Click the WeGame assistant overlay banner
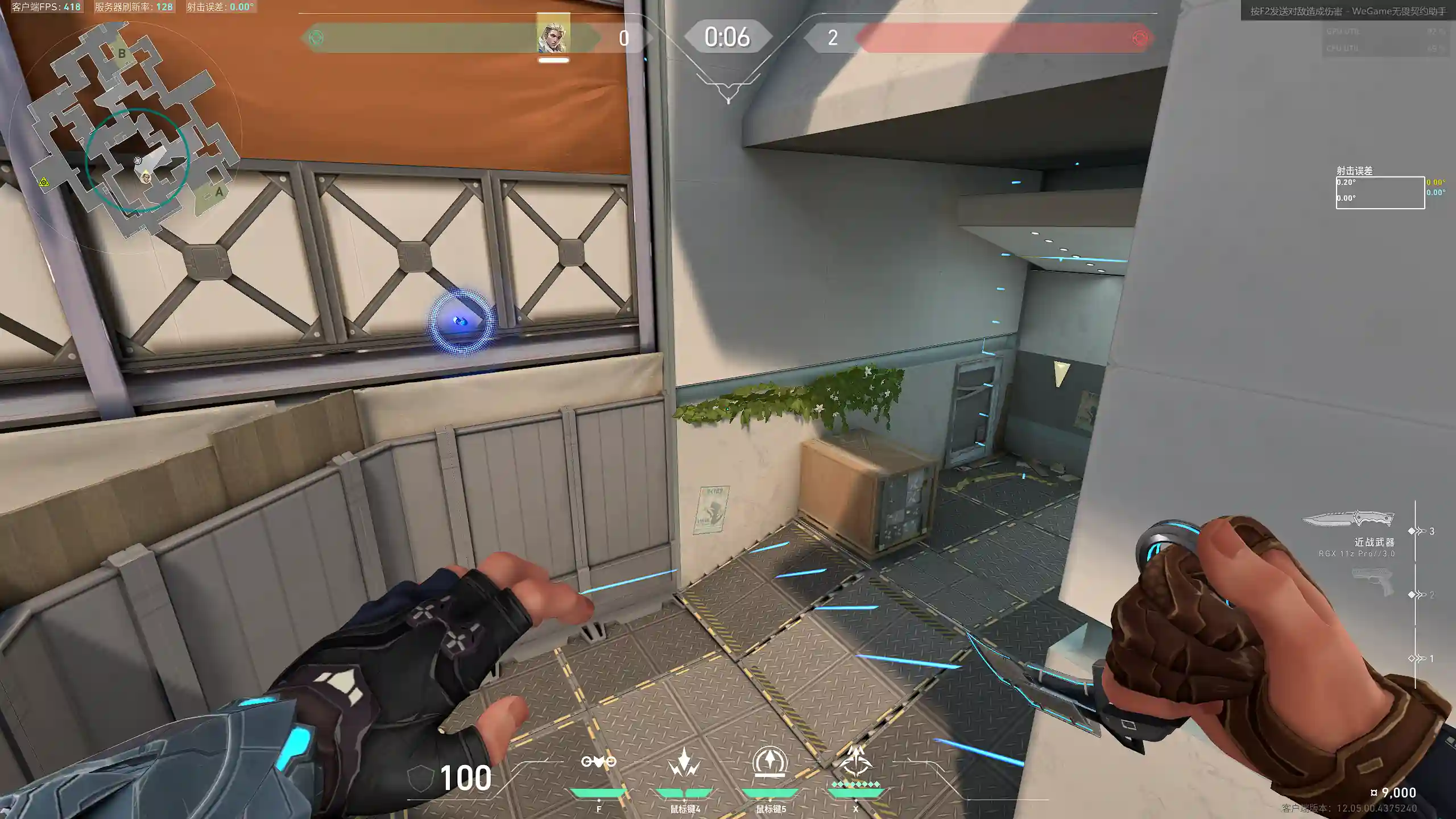The image size is (1456, 819). [x=1348, y=11]
